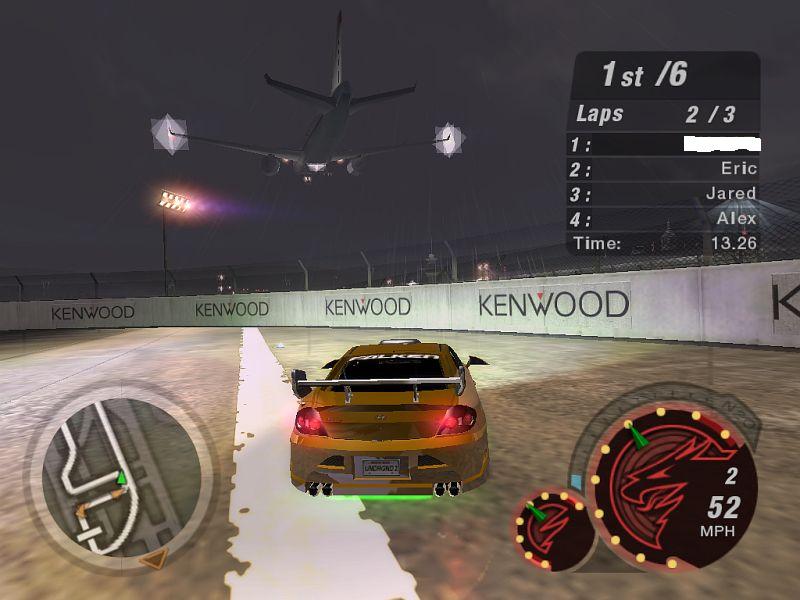Viewport: 800px width, 600px height.
Task: Click the circular track minimap
Action: coord(118,476)
